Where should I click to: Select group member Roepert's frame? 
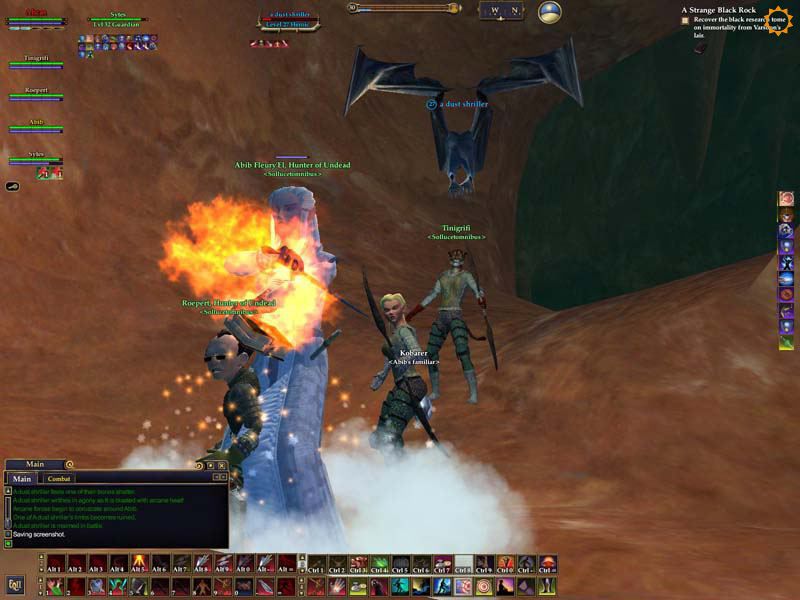(x=37, y=93)
